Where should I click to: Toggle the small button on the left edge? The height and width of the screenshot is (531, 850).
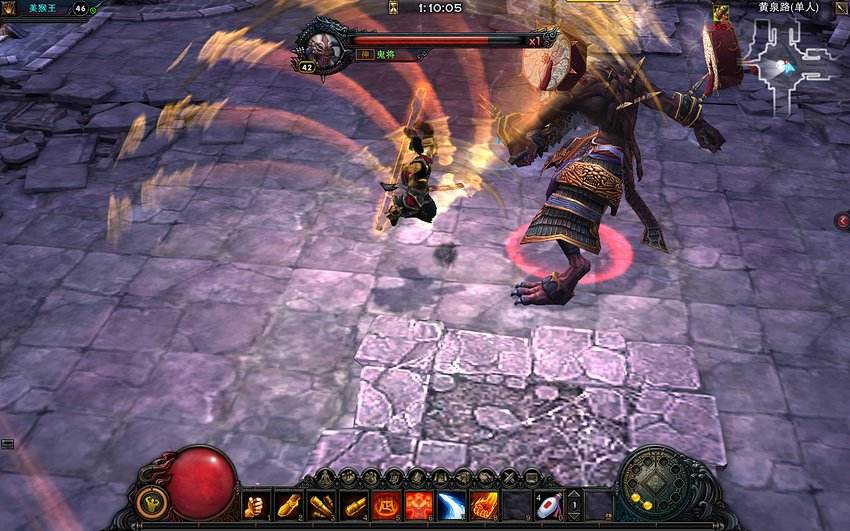(x=7, y=443)
